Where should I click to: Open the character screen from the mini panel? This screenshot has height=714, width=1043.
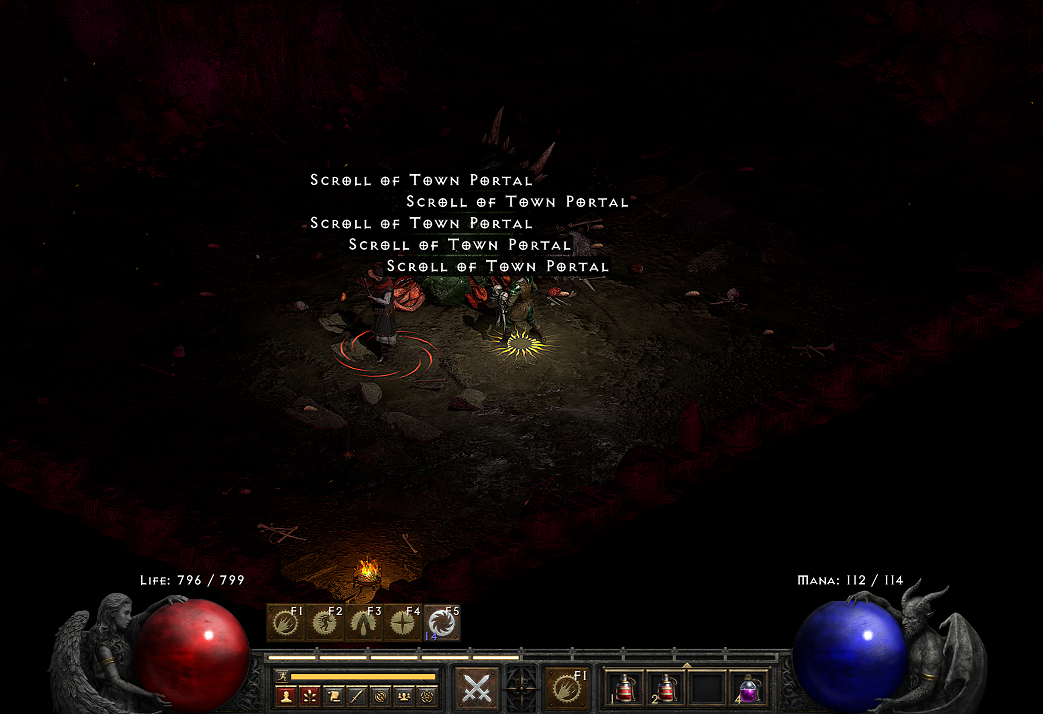click(284, 695)
